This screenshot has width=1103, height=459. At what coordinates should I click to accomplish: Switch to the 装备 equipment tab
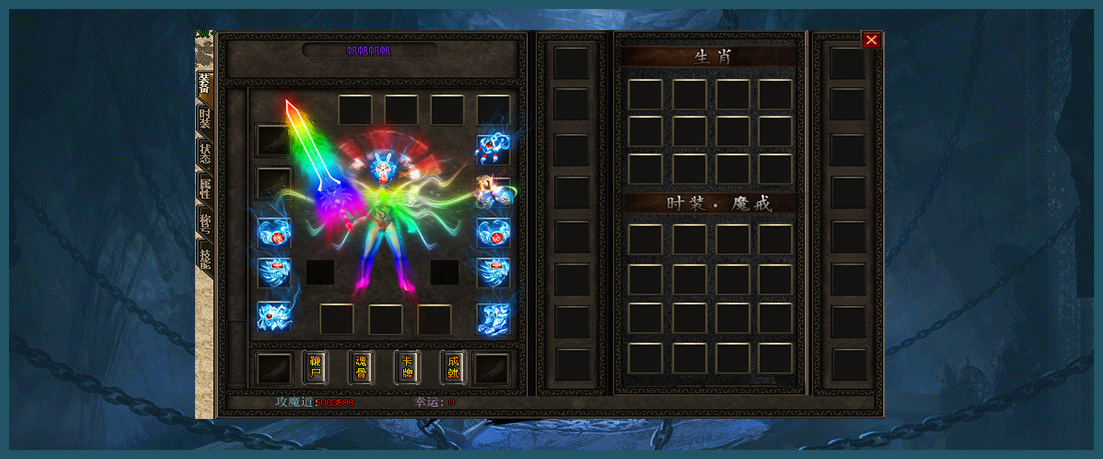204,84
